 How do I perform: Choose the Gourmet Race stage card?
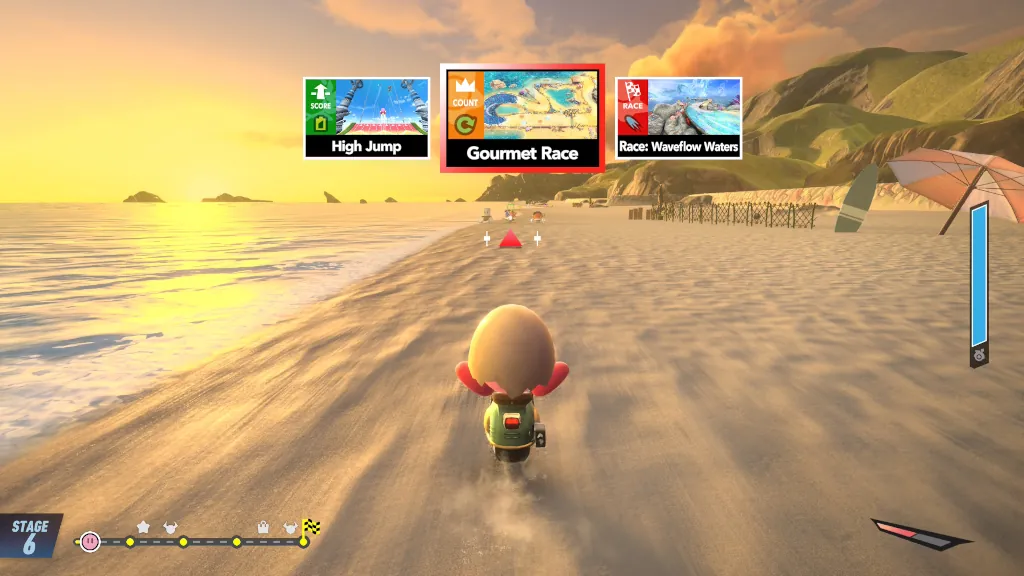click(x=522, y=118)
